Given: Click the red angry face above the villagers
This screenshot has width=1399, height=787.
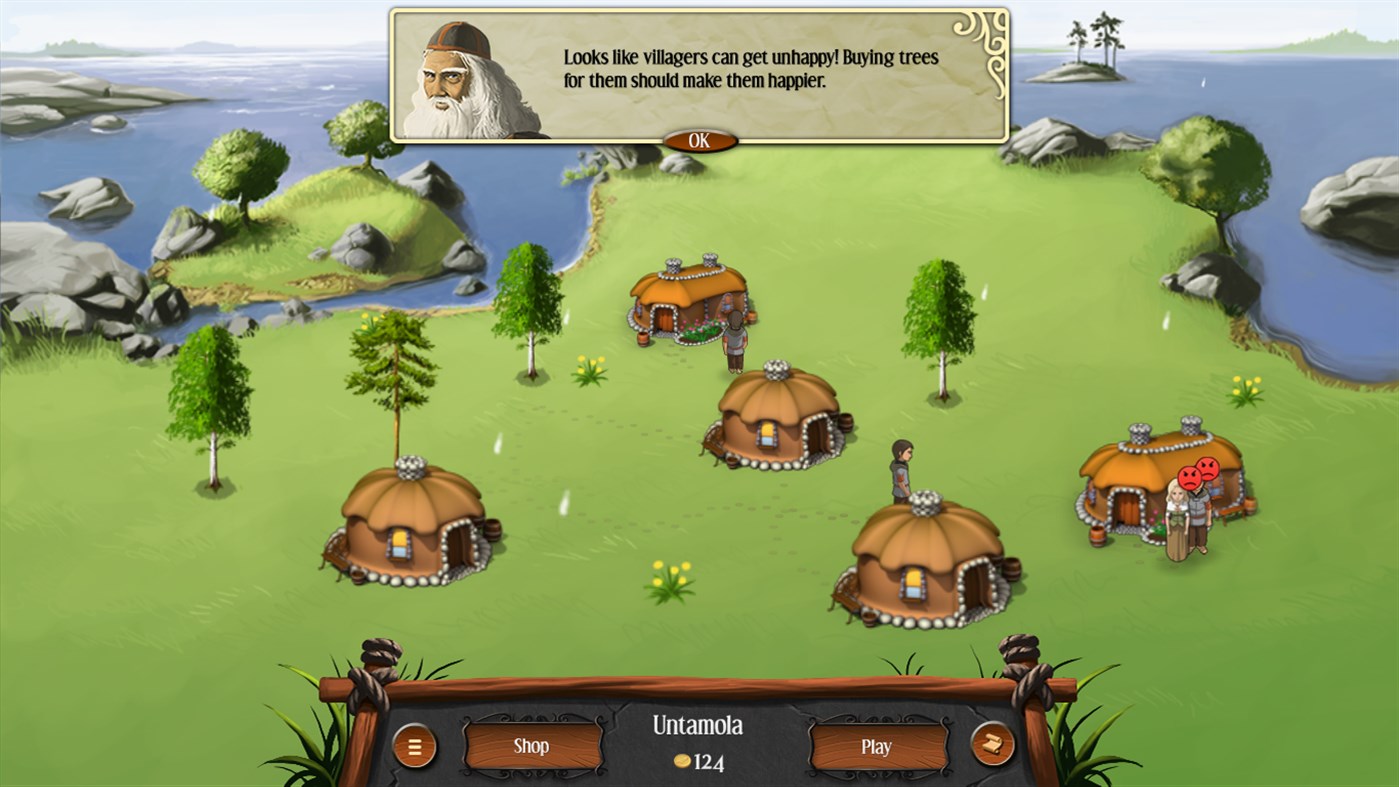Looking at the screenshot, I should click(1191, 476).
